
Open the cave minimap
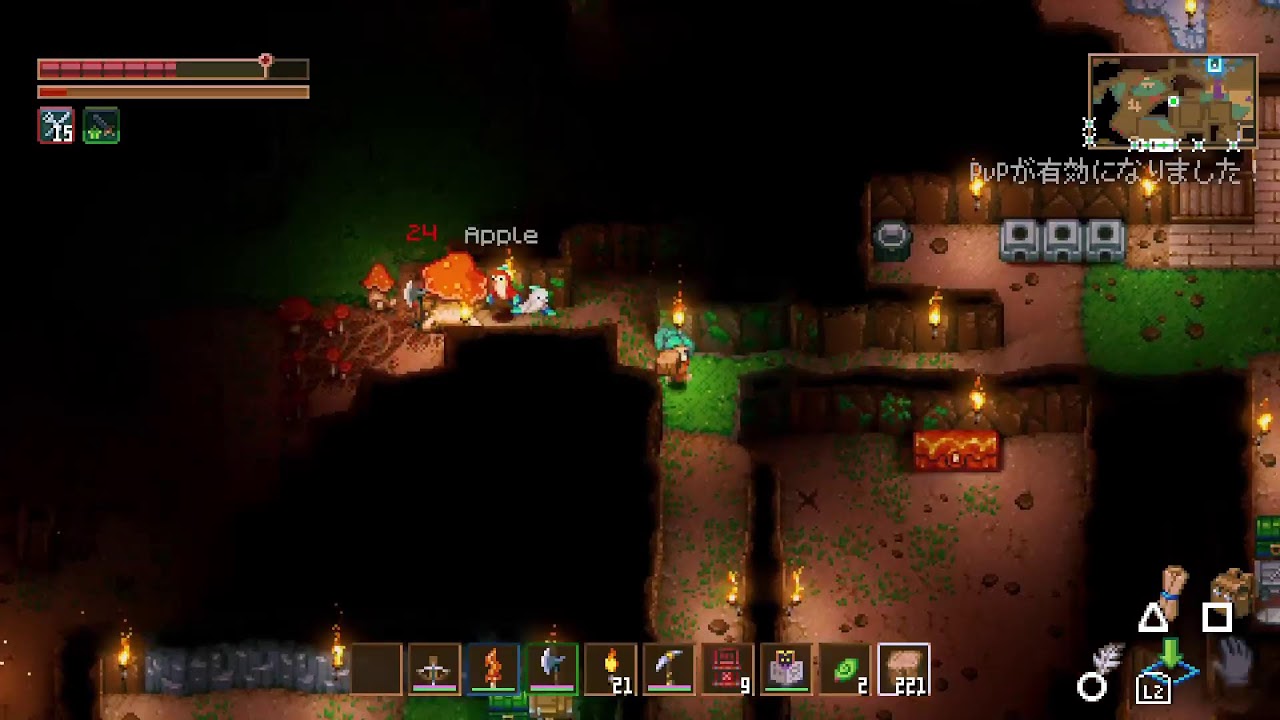(x=1172, y=101)
